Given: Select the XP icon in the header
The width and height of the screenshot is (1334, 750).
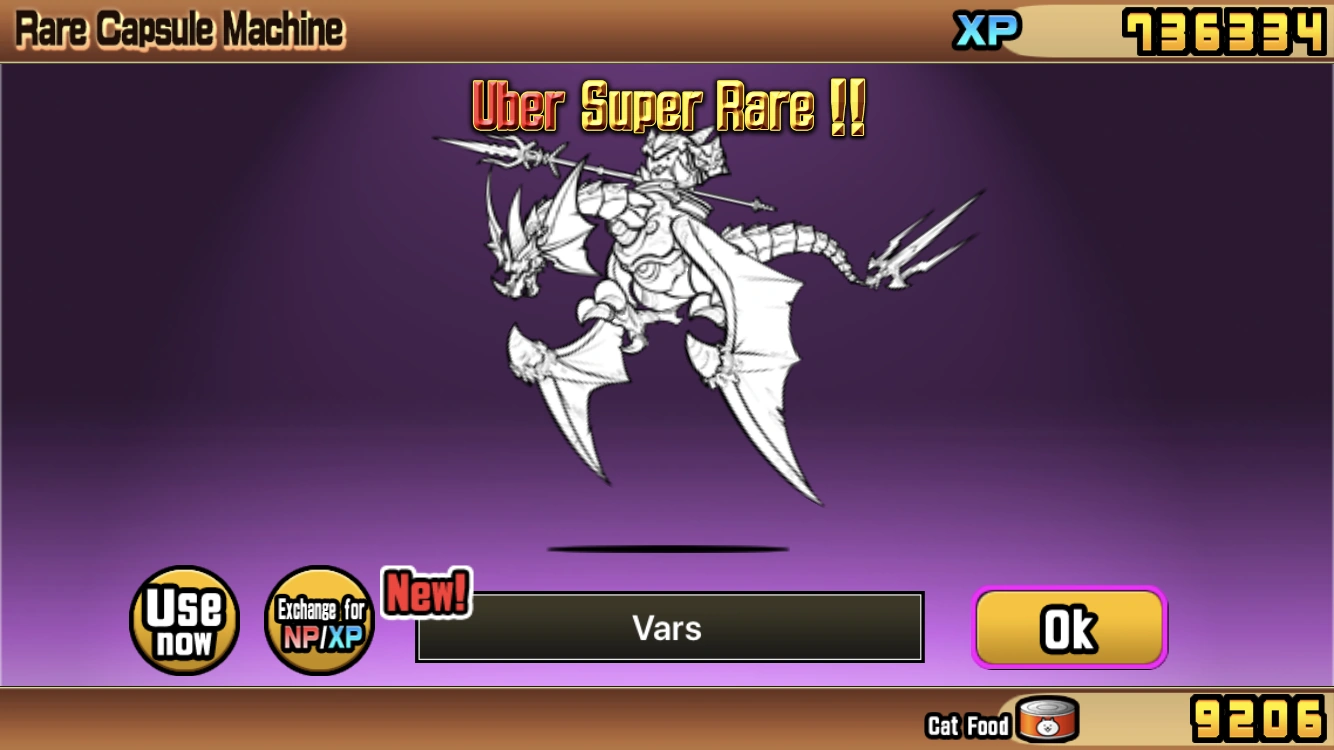Looking at the screenshot, I should (x=988, y=29).
